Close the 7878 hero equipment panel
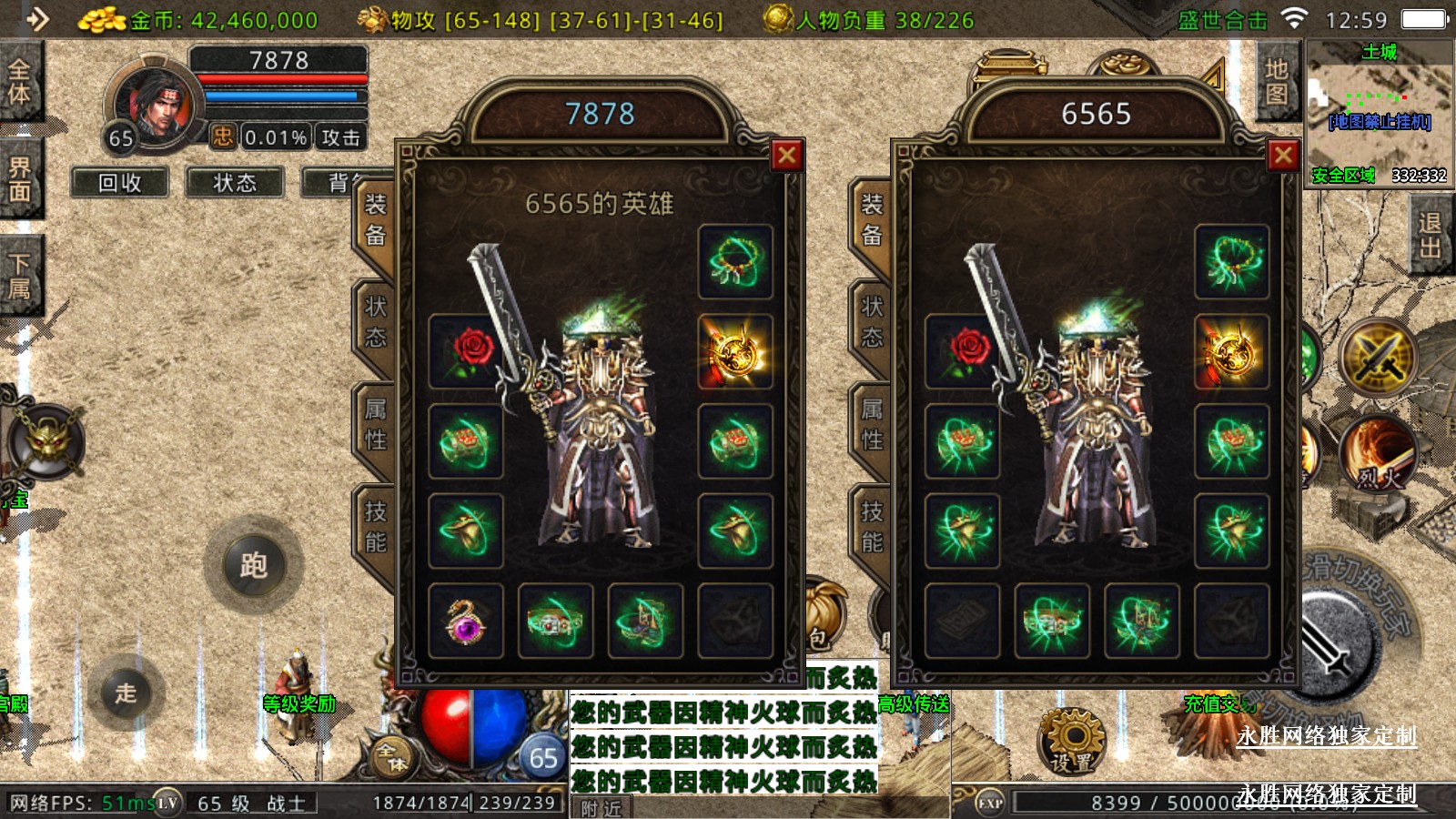Screen dimensions: 1456x819 787,156
